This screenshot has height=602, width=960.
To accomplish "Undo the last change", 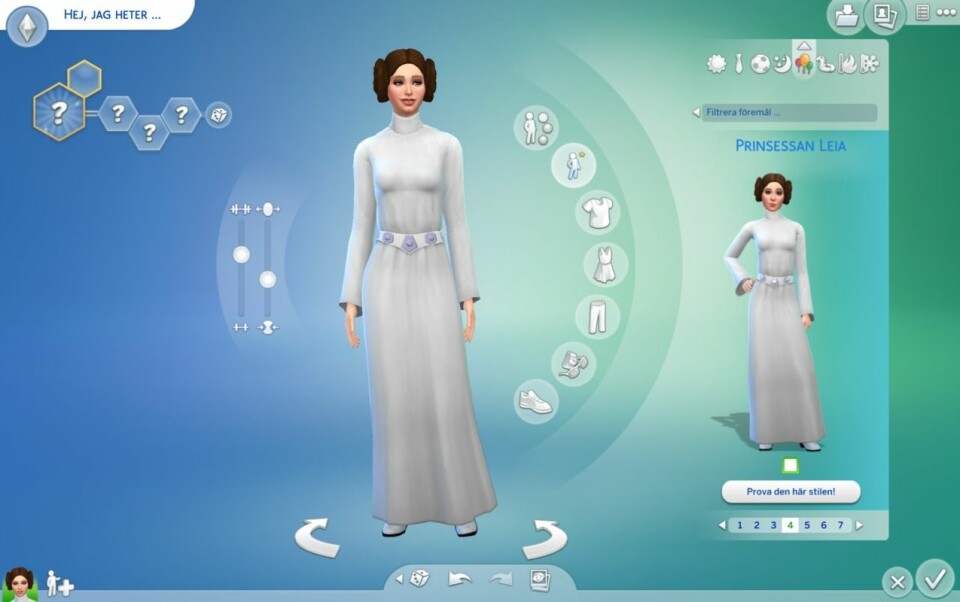I will [x=459, y=579].
